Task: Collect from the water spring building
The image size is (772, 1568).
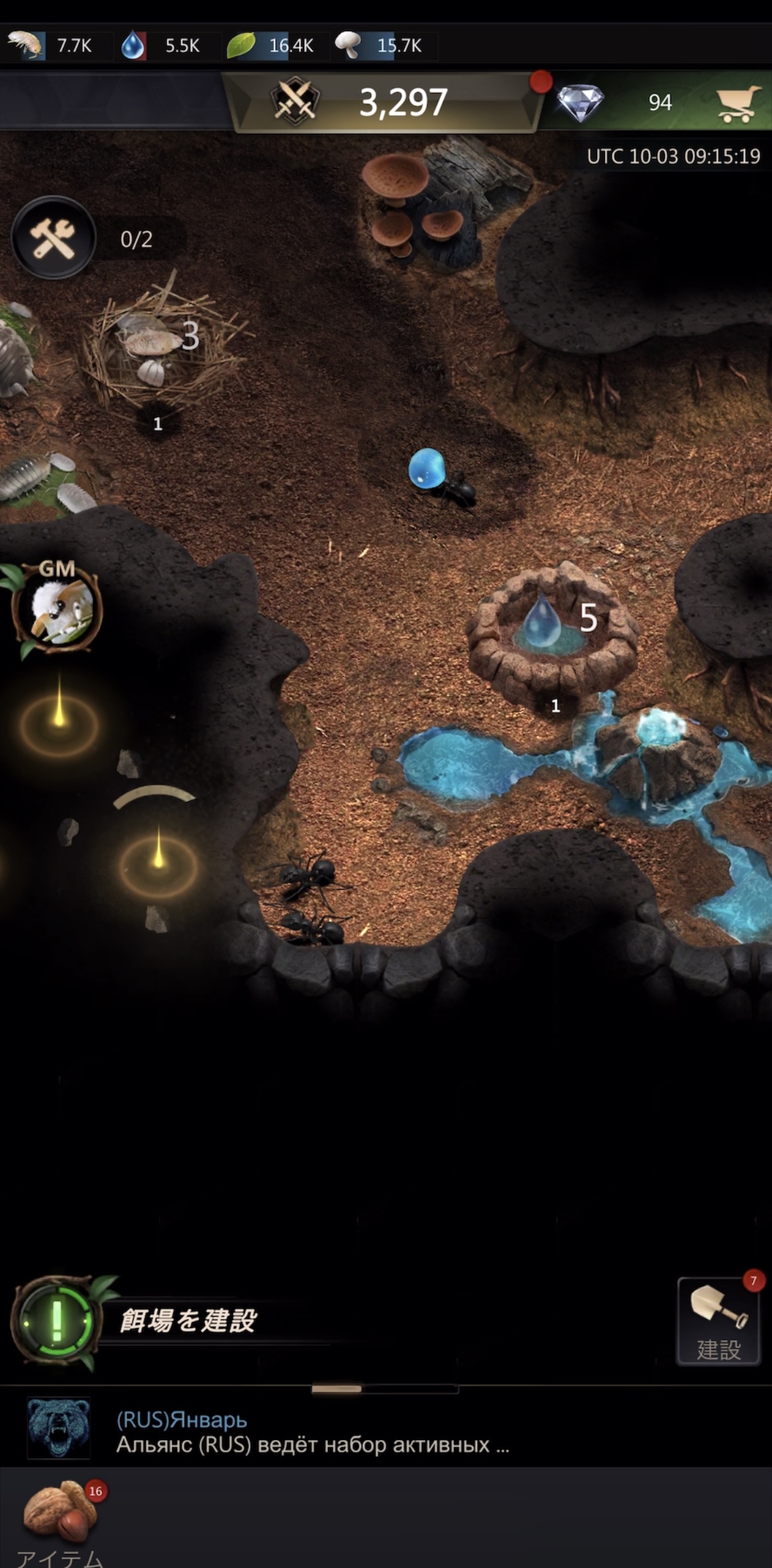Action: point(551,630)
